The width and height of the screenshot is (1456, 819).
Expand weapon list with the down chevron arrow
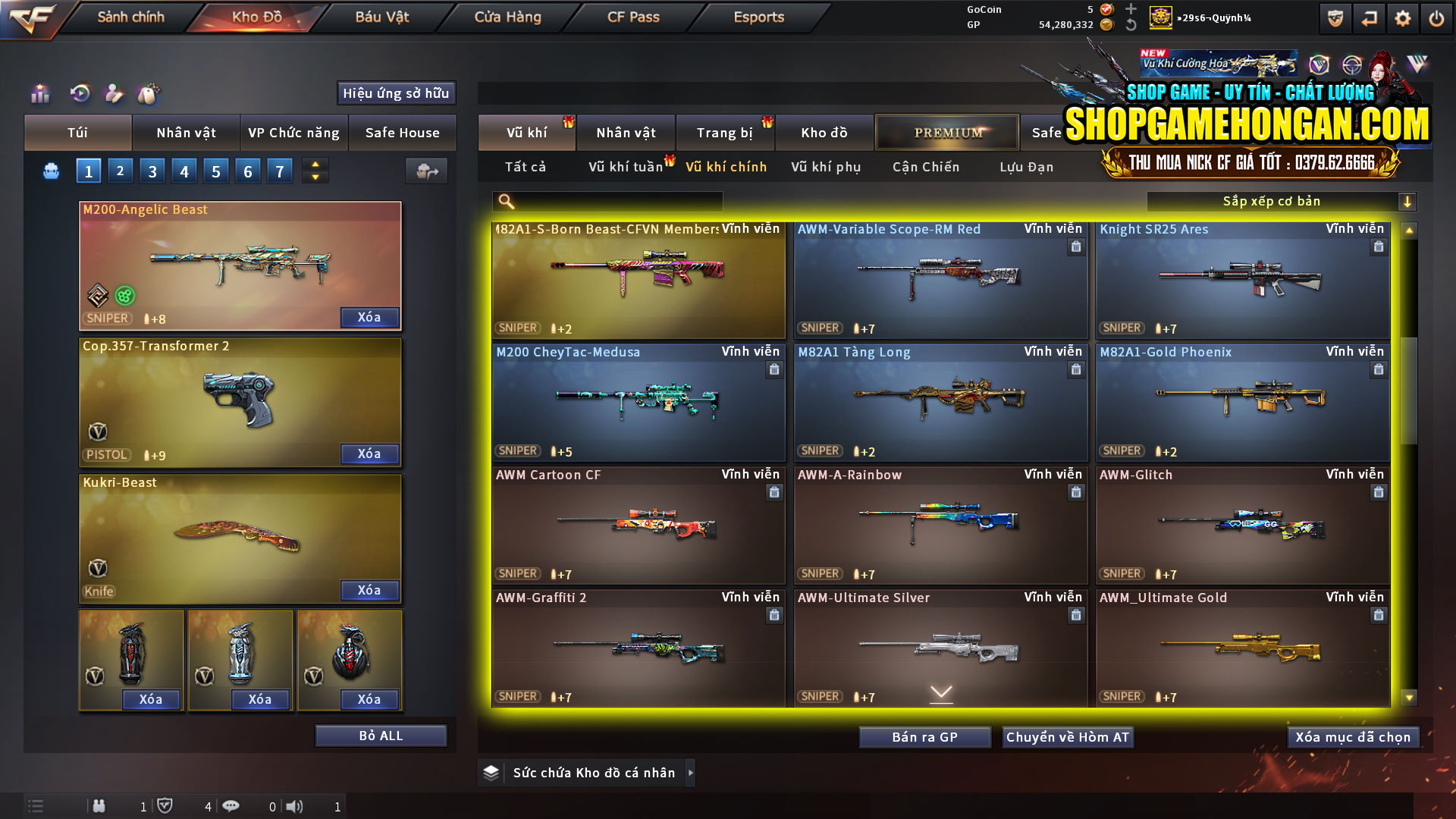(x=941, y=693)
